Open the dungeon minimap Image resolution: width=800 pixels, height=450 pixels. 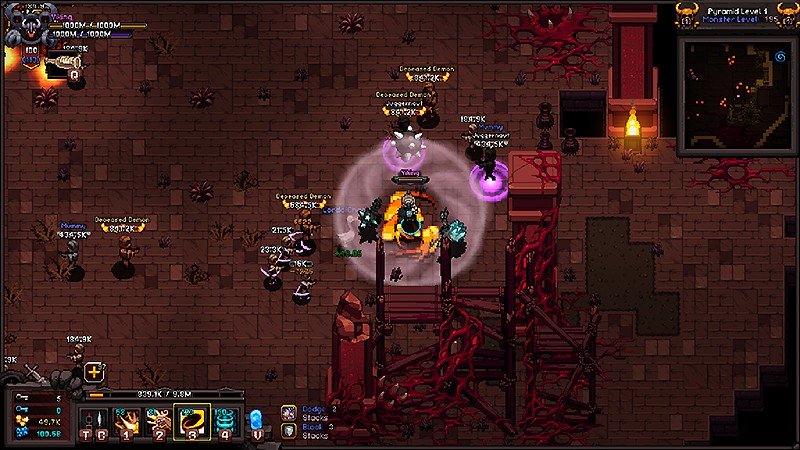[735, 95]
